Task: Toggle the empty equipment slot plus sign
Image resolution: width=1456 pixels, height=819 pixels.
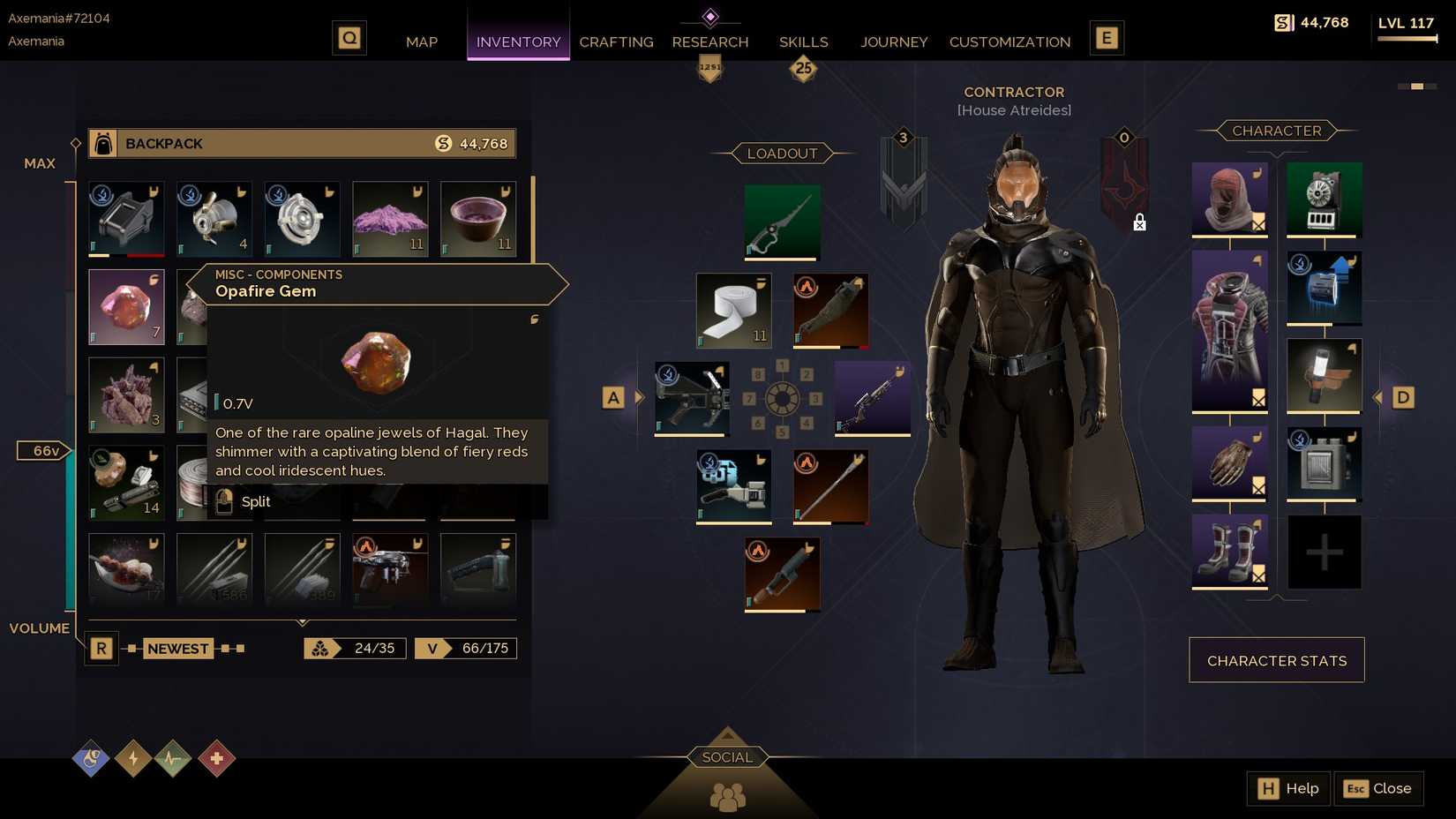Action: coord(1324,552)
